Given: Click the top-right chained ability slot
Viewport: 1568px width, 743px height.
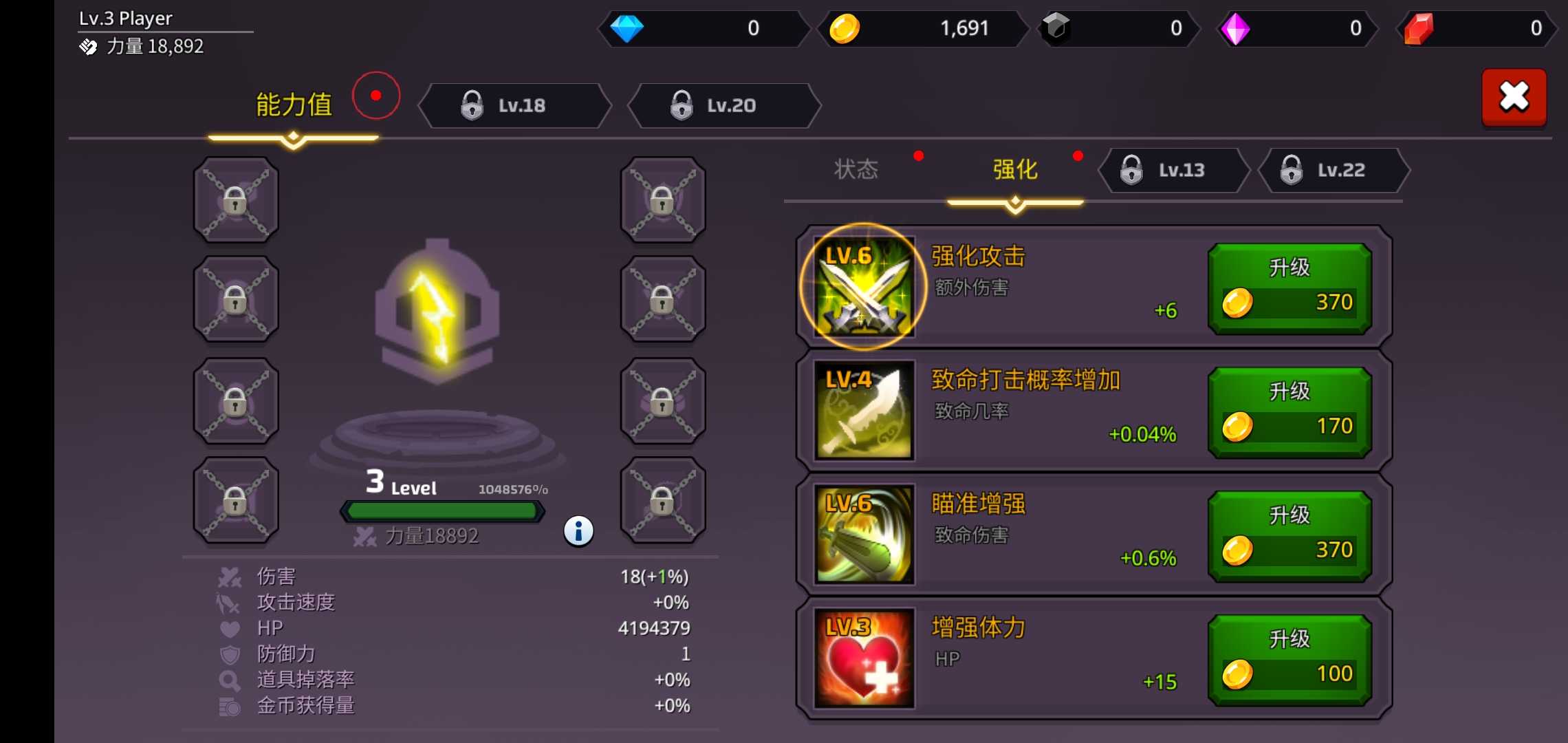Looking at the screenshot, I should coord(662,200).
